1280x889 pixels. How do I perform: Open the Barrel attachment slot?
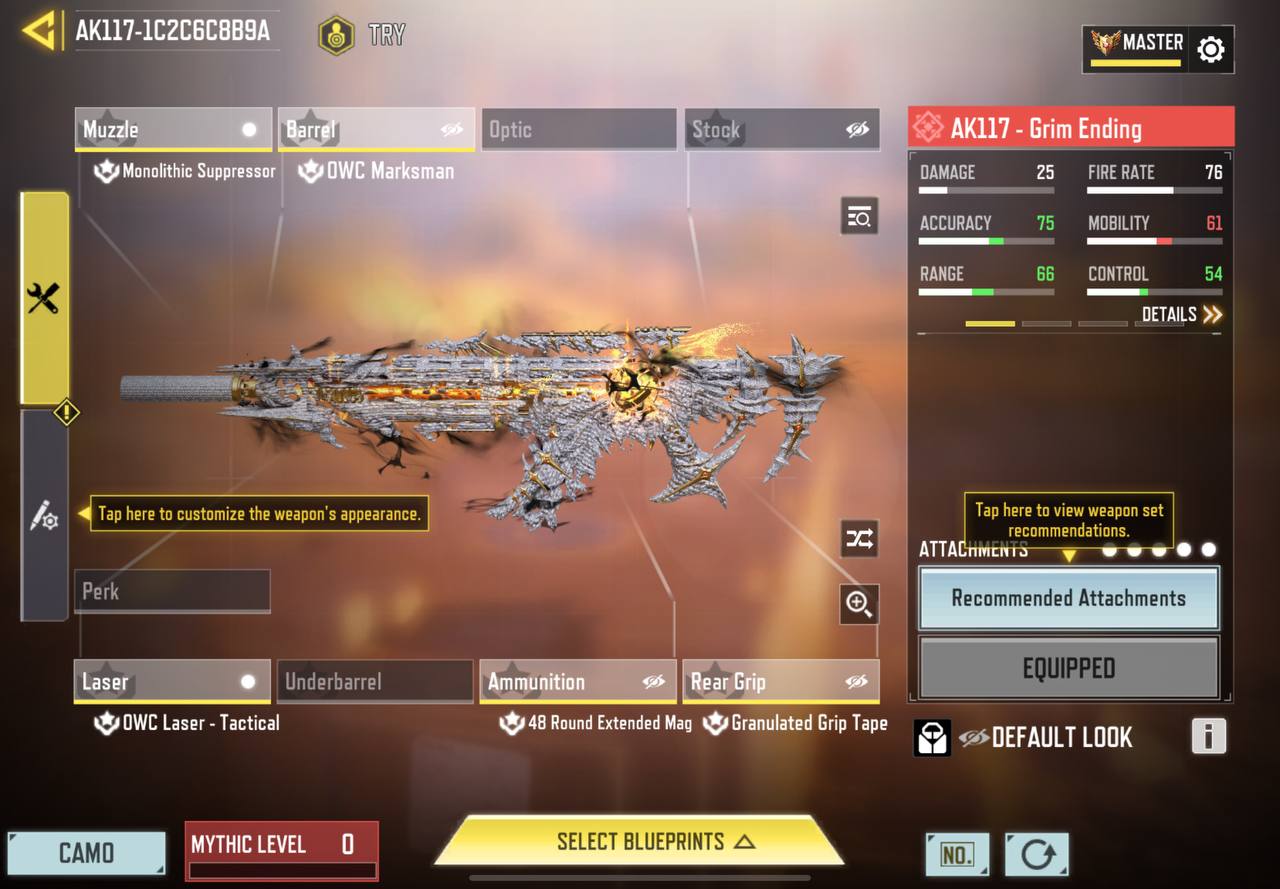coord(376,130)
